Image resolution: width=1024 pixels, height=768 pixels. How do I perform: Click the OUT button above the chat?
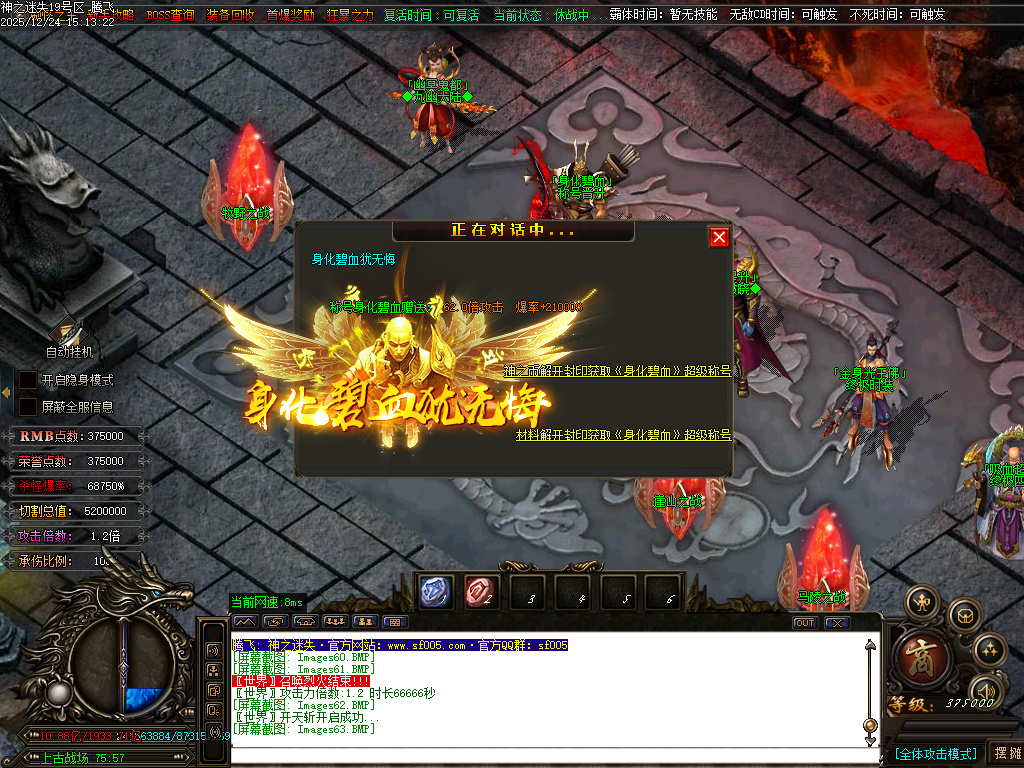point(805,623)
